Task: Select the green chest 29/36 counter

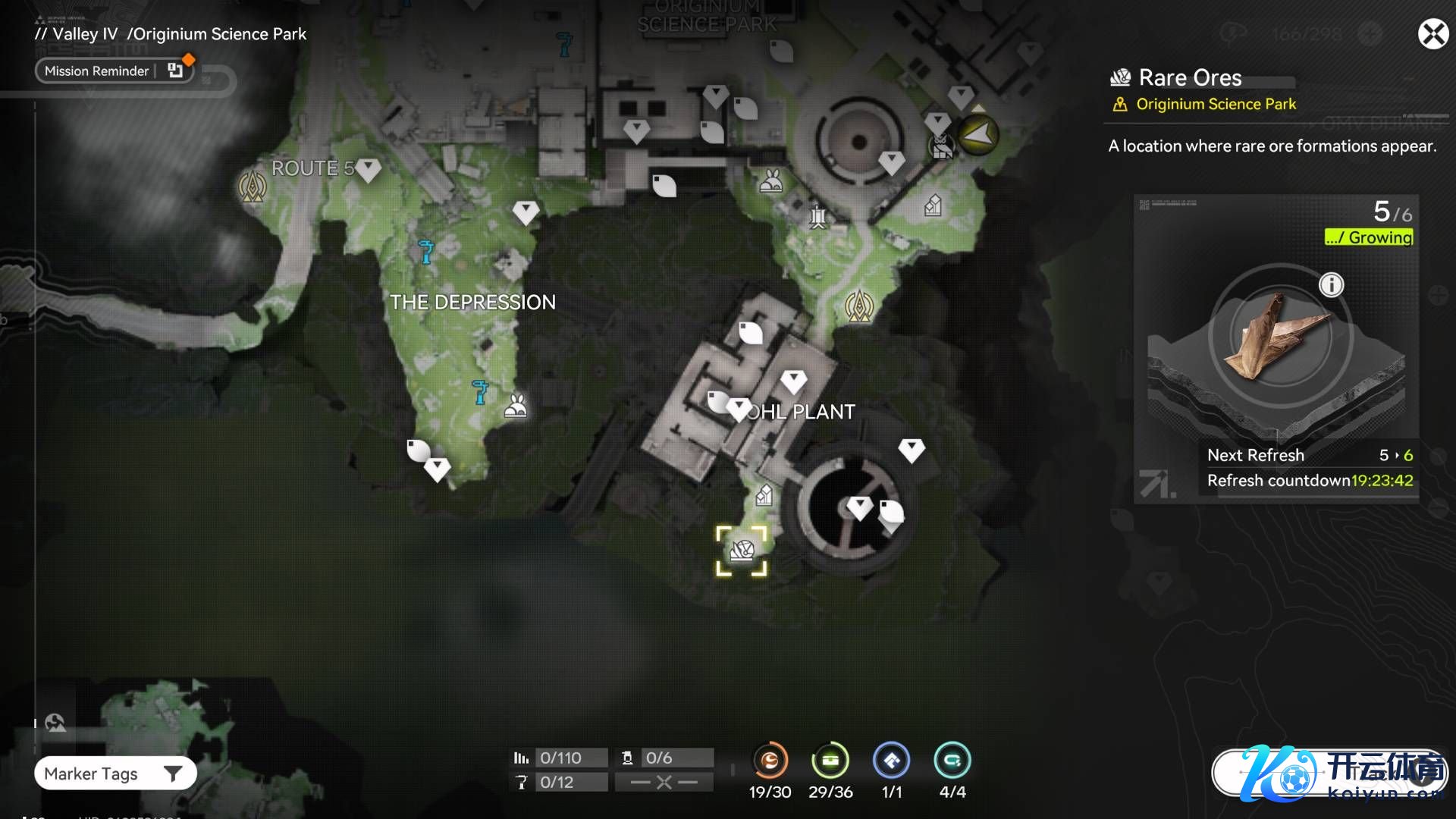Action: point(830,761)
